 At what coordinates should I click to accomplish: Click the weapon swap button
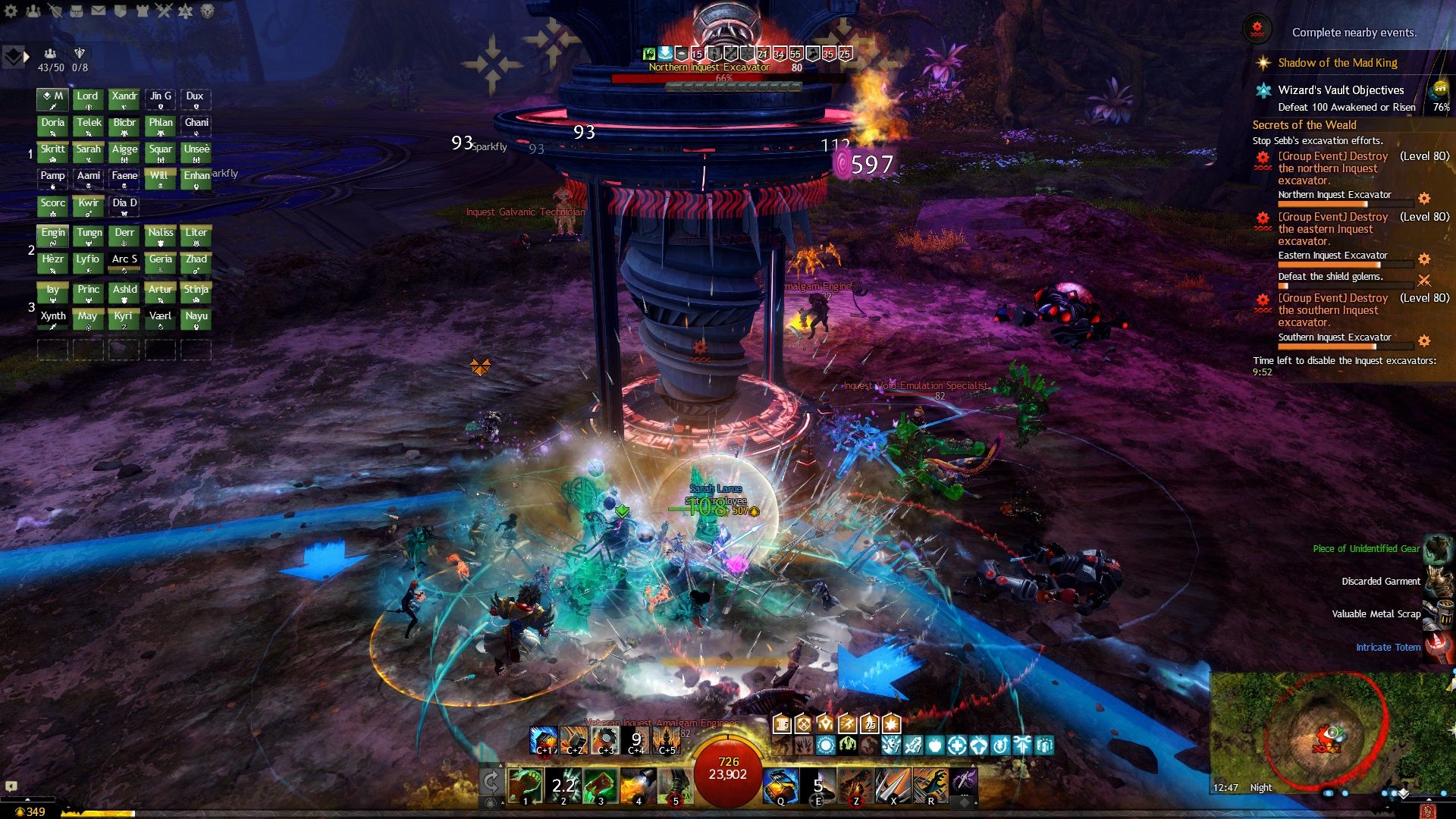(x=491, y=782)
